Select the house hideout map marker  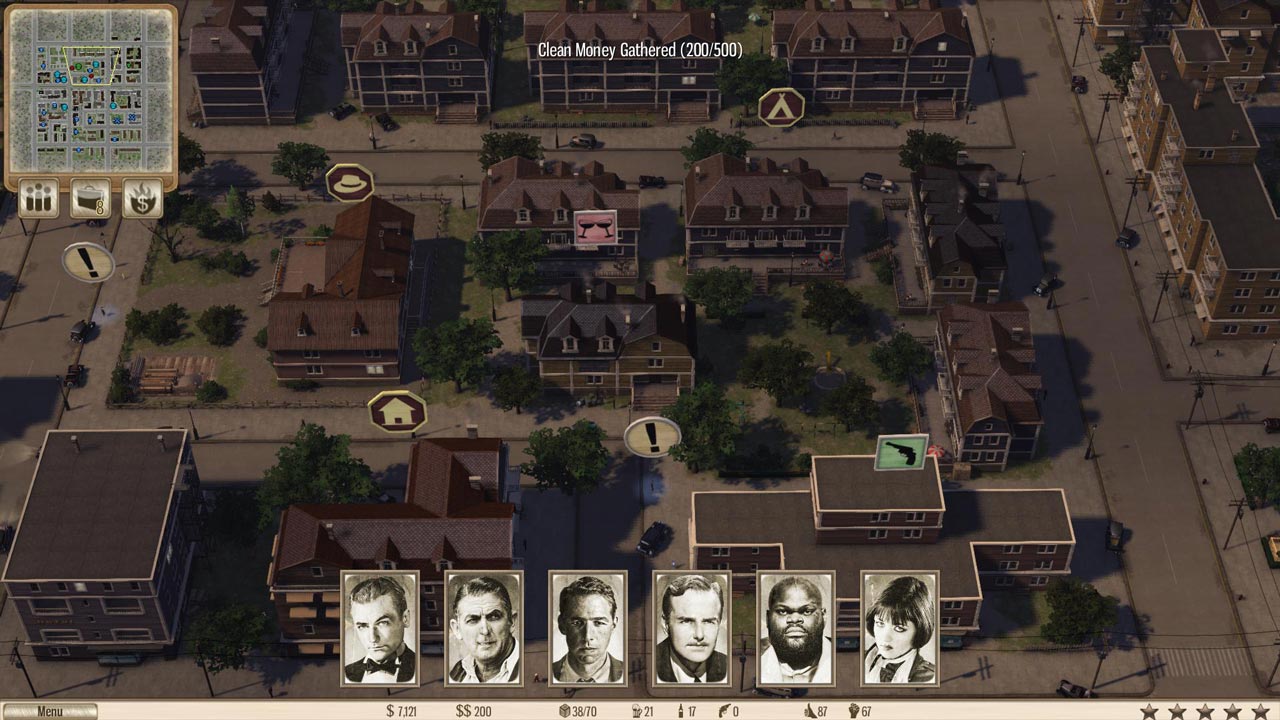pos(397,411)
